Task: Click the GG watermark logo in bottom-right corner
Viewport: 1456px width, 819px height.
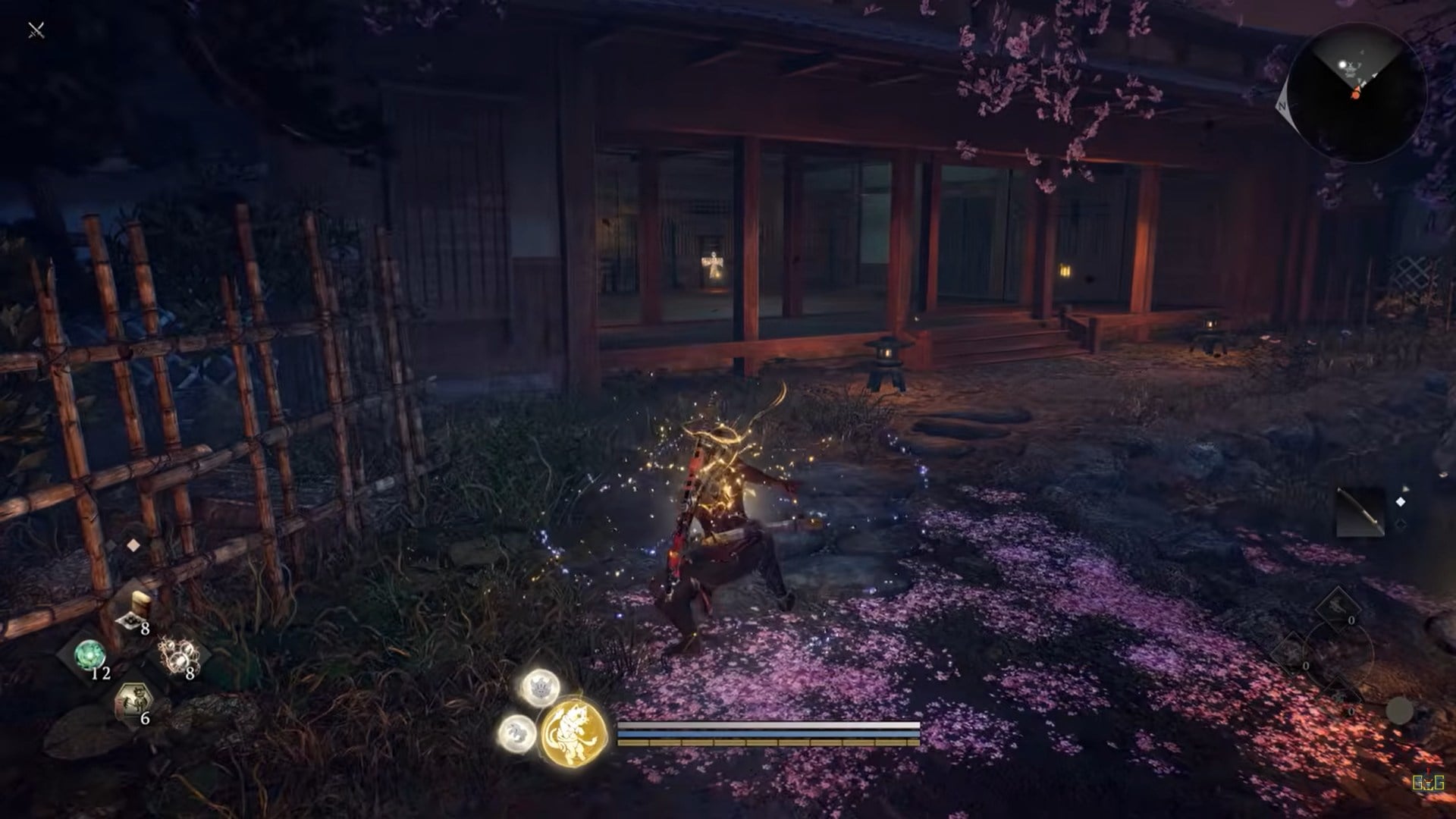Action: tap(1428, 781)
